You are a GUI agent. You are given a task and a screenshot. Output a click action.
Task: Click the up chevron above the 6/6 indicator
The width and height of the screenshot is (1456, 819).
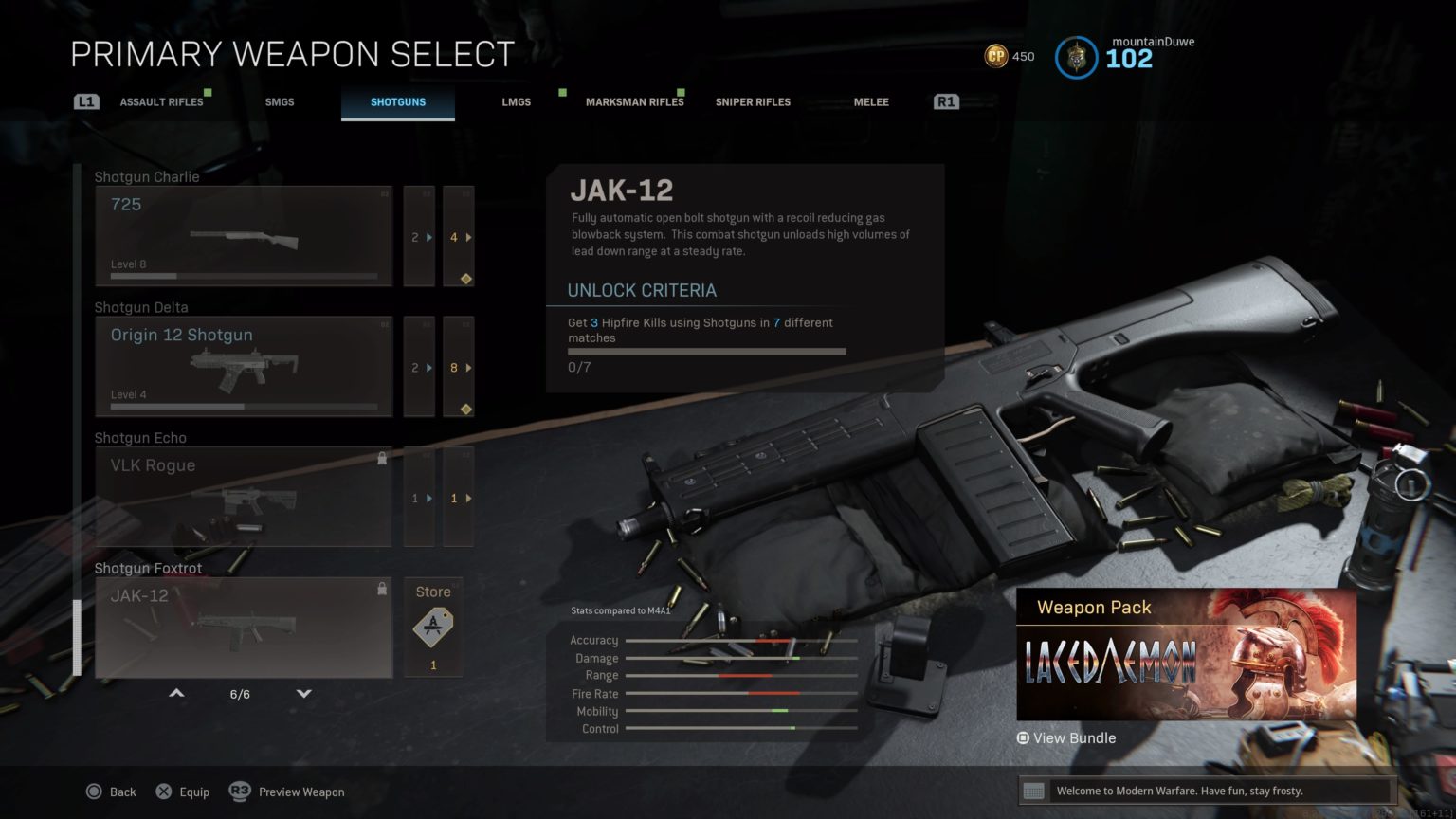(x=176, y=693)
